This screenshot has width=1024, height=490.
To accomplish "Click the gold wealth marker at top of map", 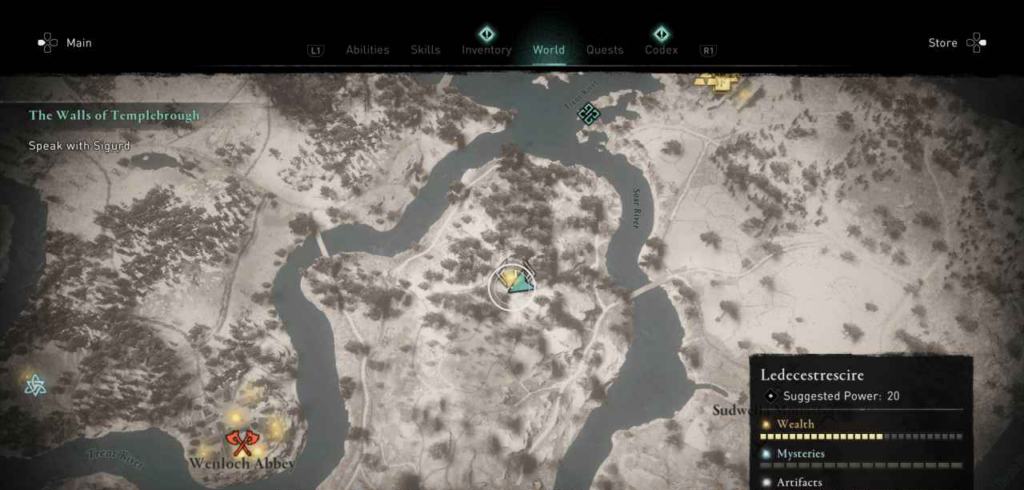I will tap(719, 82).
